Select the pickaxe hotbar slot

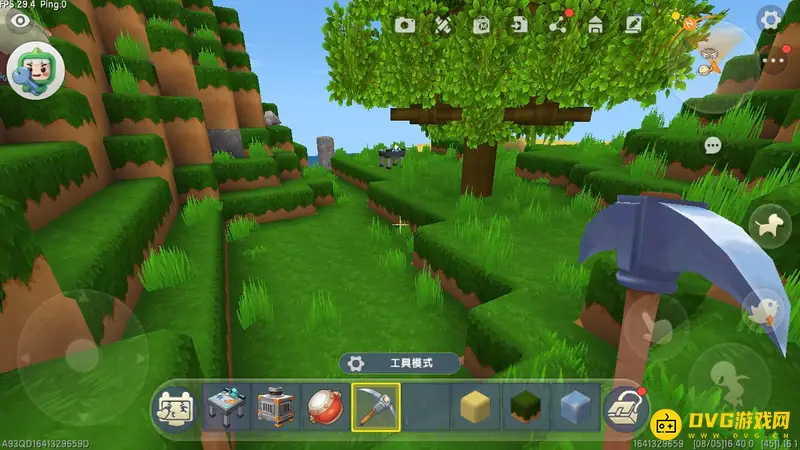(376, 408)
